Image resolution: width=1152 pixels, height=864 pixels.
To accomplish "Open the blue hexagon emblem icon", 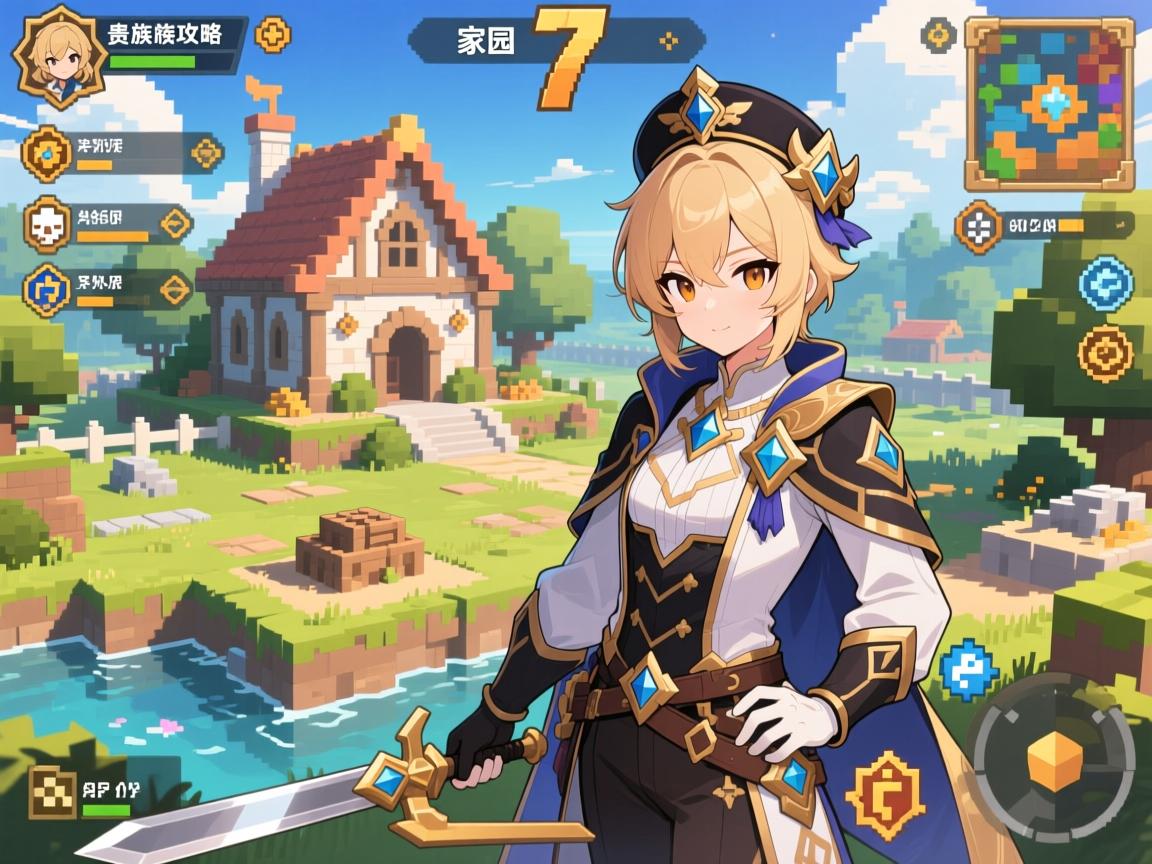I will pyautogui.click(x=46, y=289).
